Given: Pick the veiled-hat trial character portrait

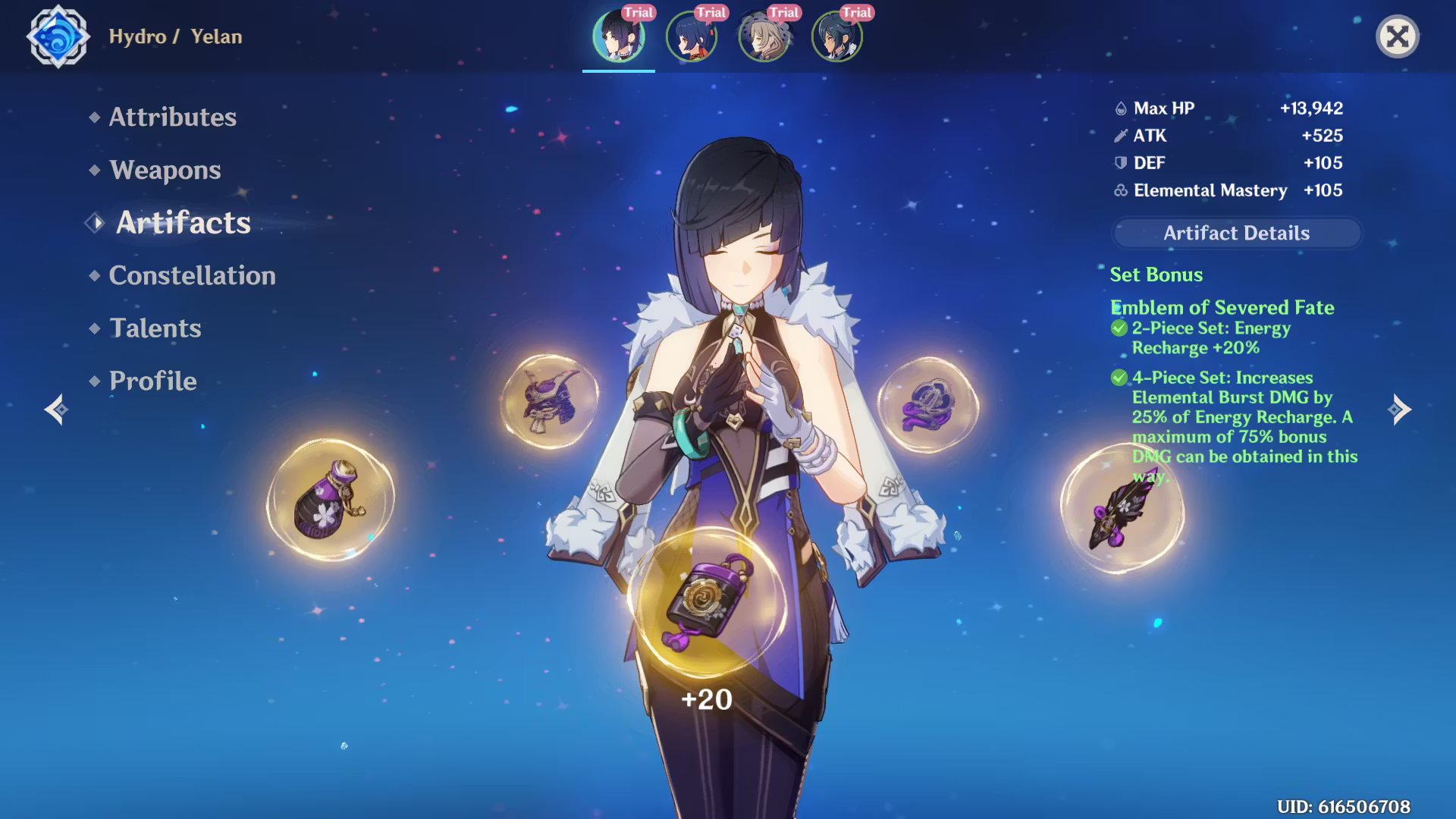Looking at the screenshot, I should pos(764,36).
